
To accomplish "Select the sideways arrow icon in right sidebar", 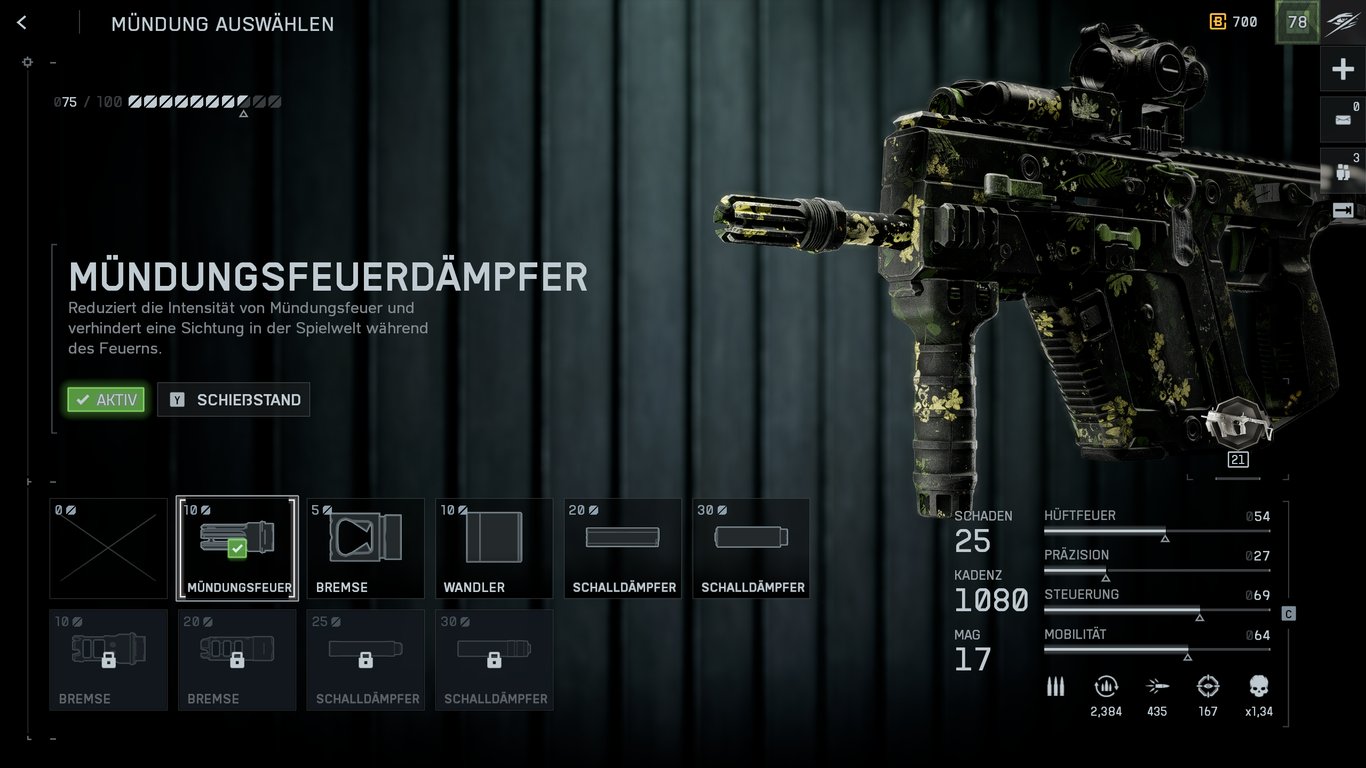I will [x=1341, y=209].
